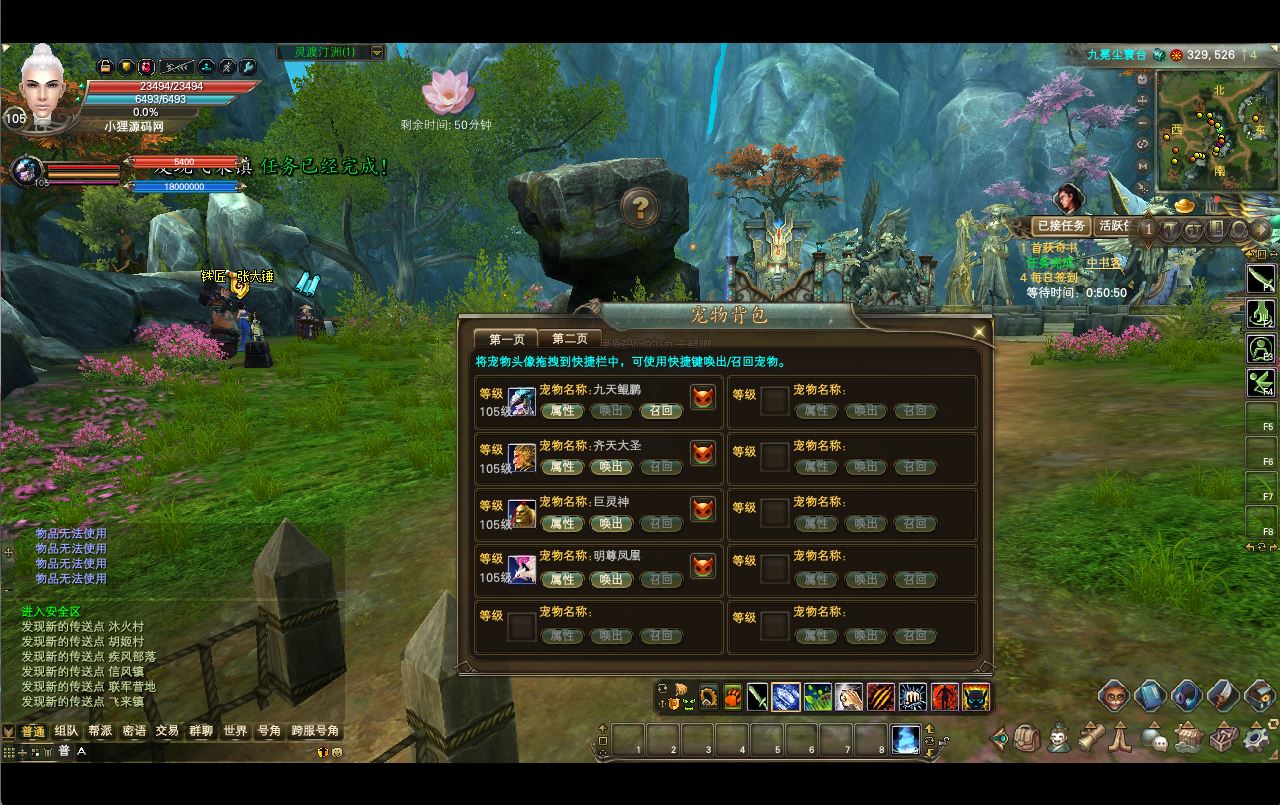Close the 宠物背包 pet bag window

coord(979,332)
